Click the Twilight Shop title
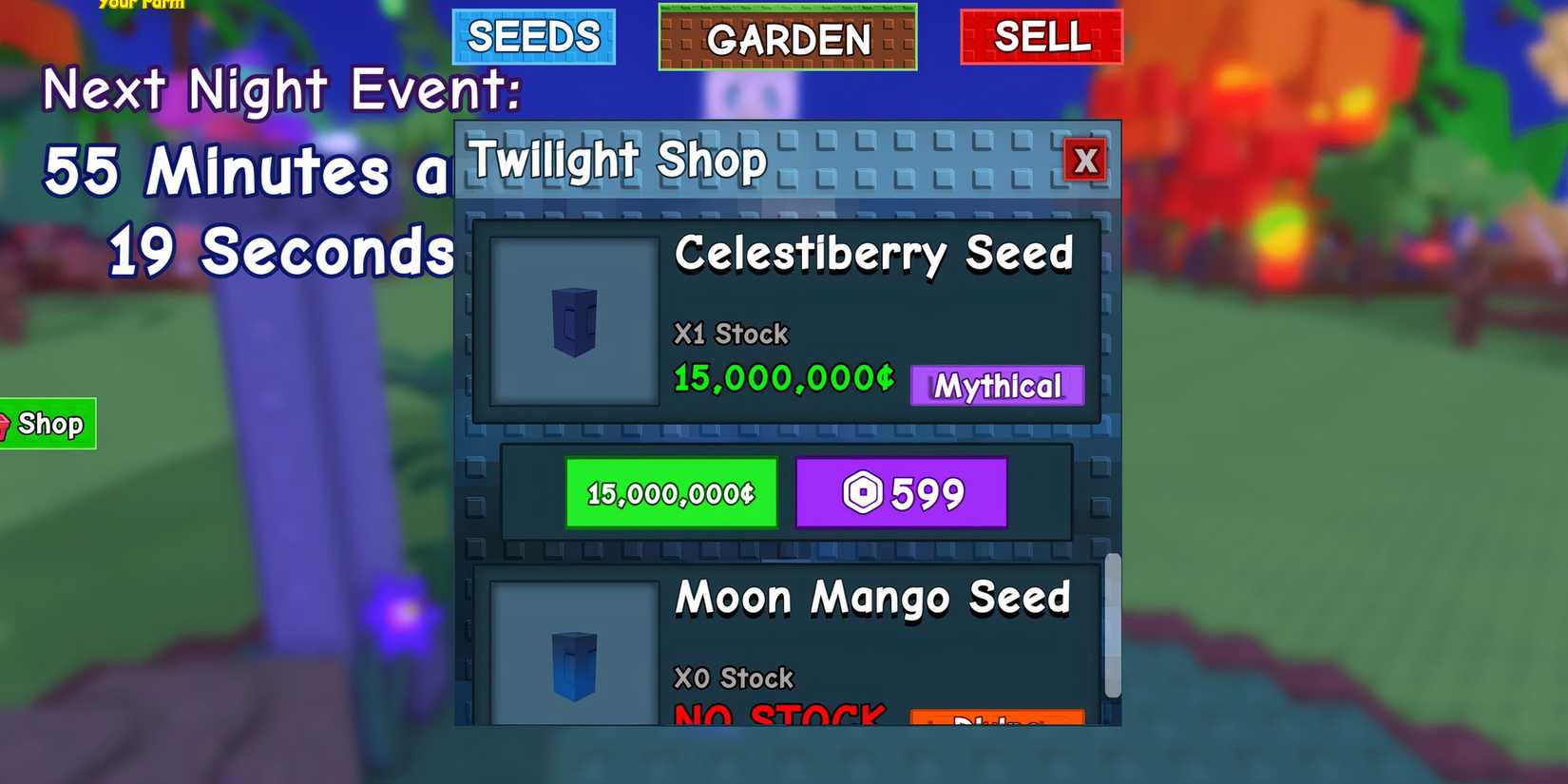 point(619,160)
